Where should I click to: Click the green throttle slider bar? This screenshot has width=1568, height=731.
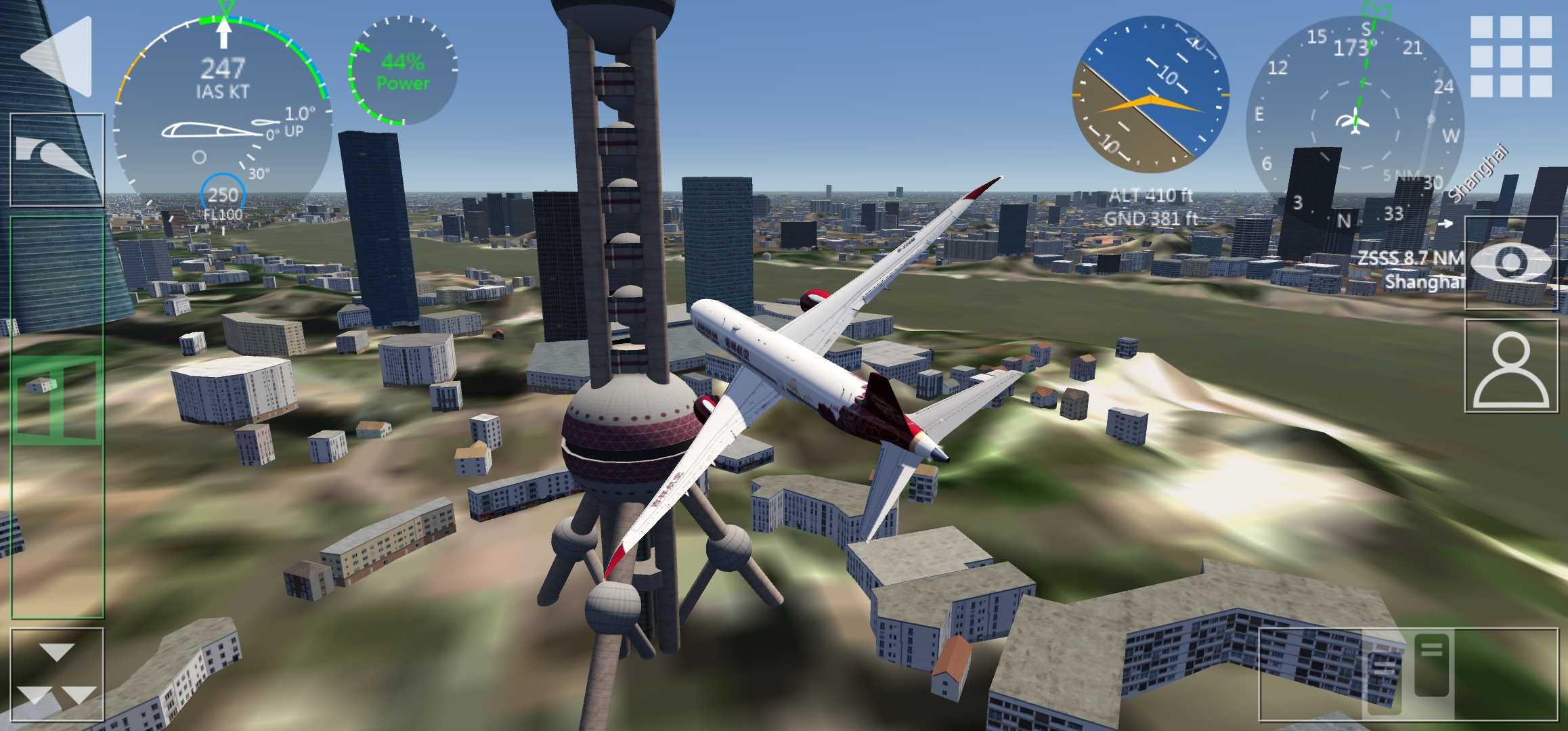point(57,416)
